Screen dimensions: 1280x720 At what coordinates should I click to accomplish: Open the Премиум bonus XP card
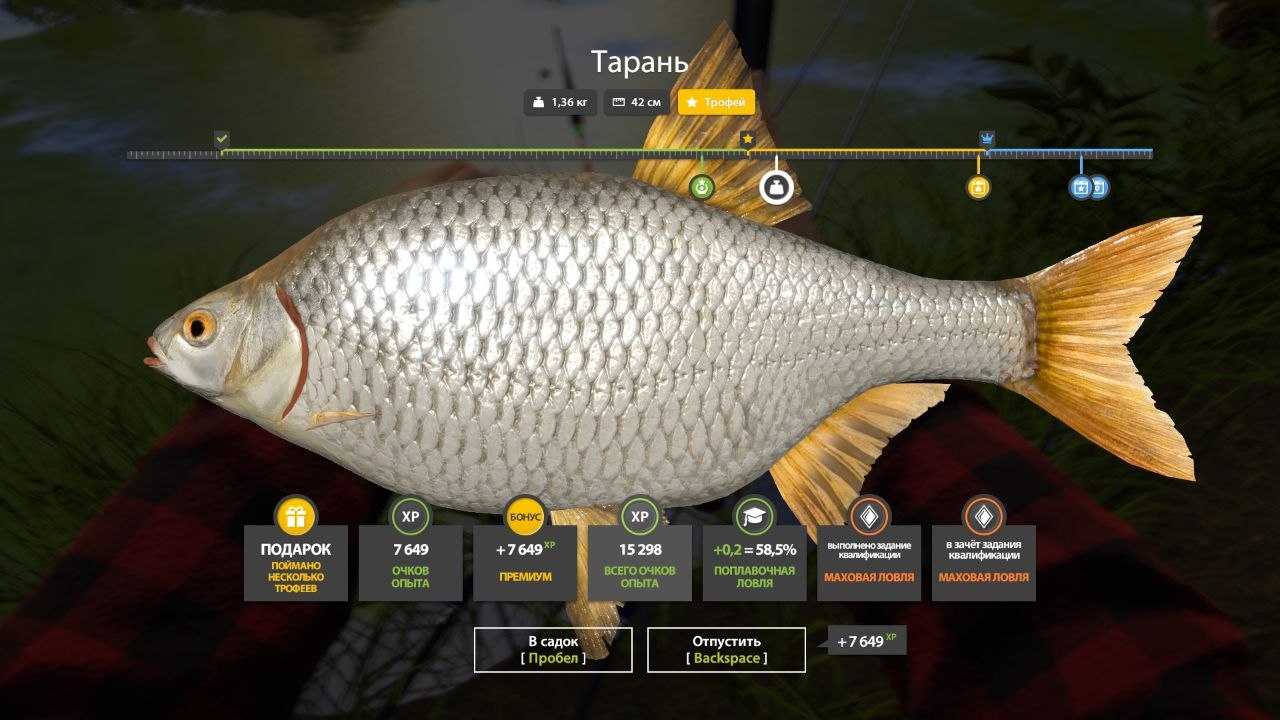point(525,562)
